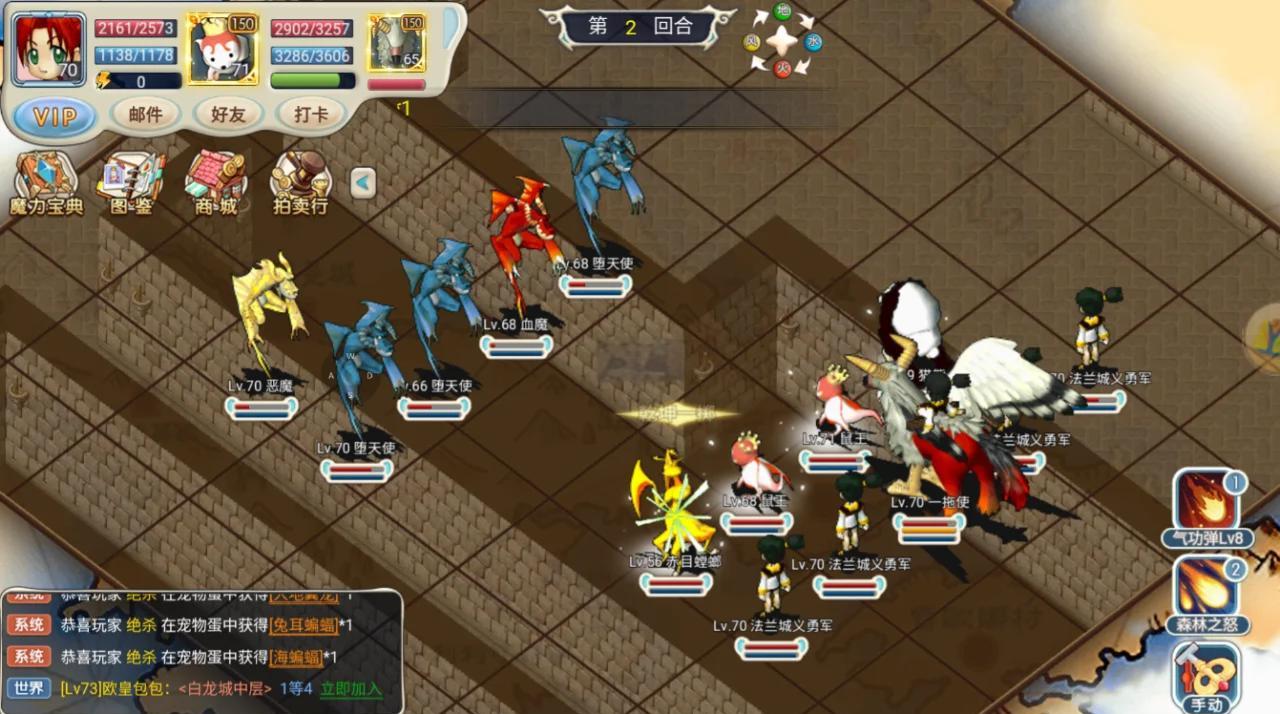The image size is (1280, 714).
Task: Open the 邮件 mailbox
Action: pyautogui.click(x=145, y=115)
